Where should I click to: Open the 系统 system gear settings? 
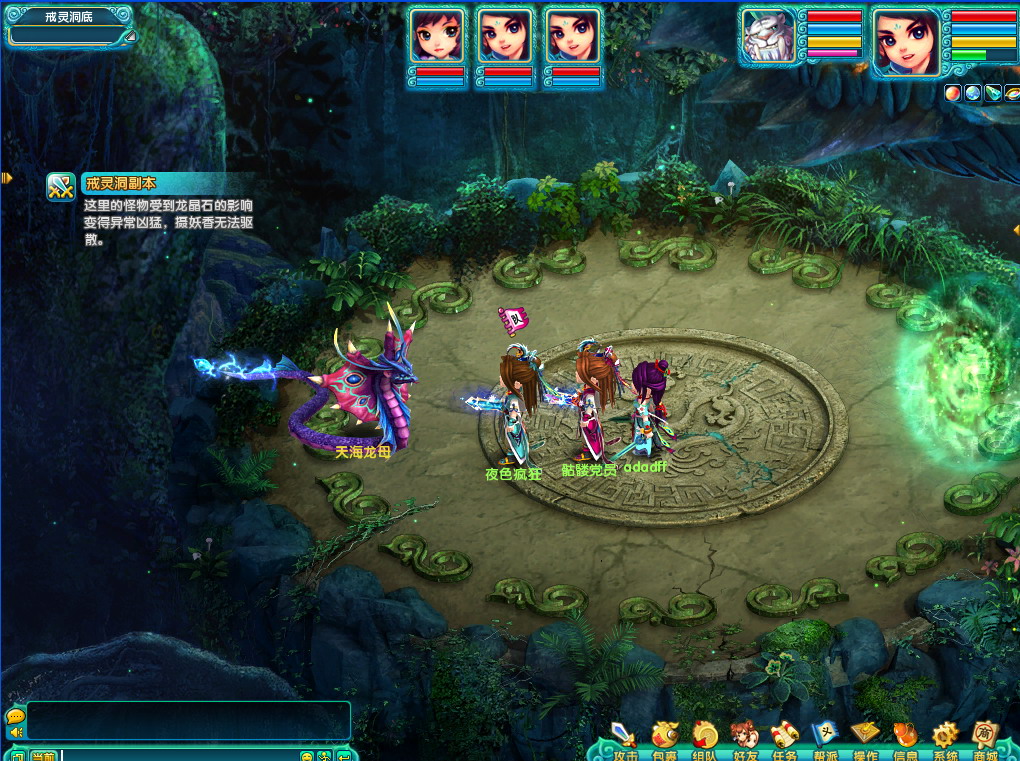click(x=945, y=737)
